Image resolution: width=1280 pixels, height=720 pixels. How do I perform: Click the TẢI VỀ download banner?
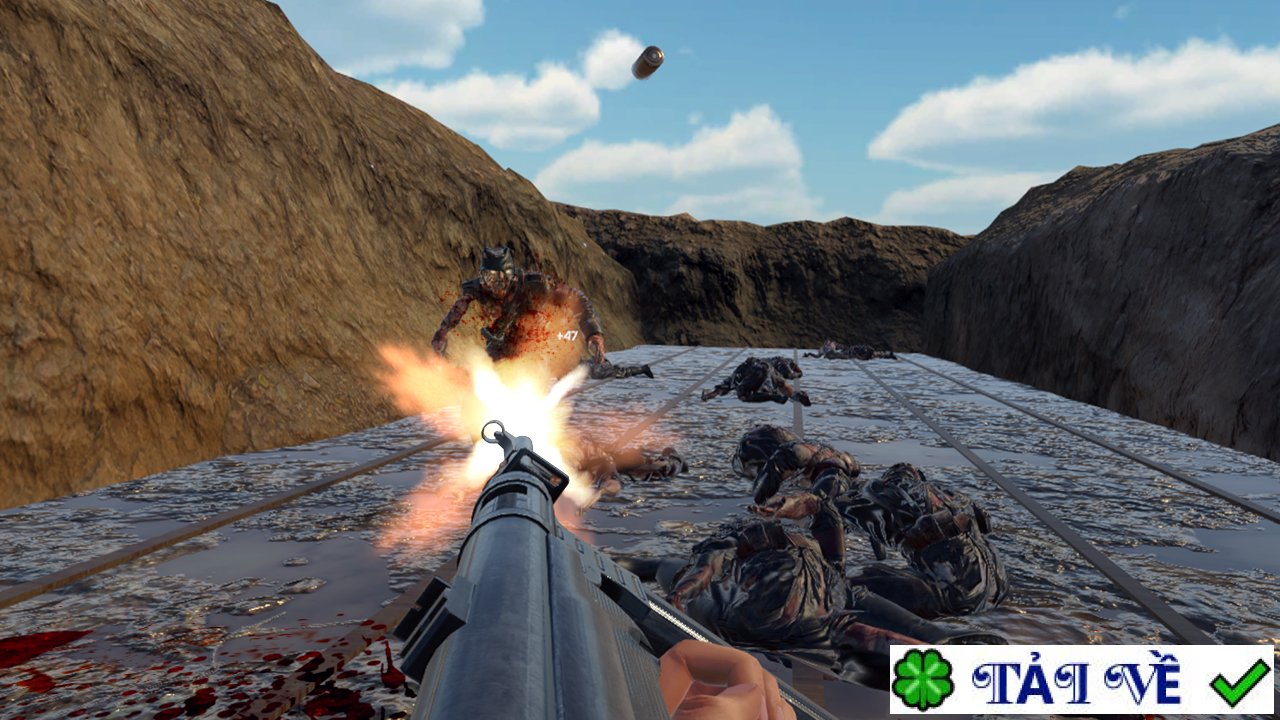point(1080,680)
